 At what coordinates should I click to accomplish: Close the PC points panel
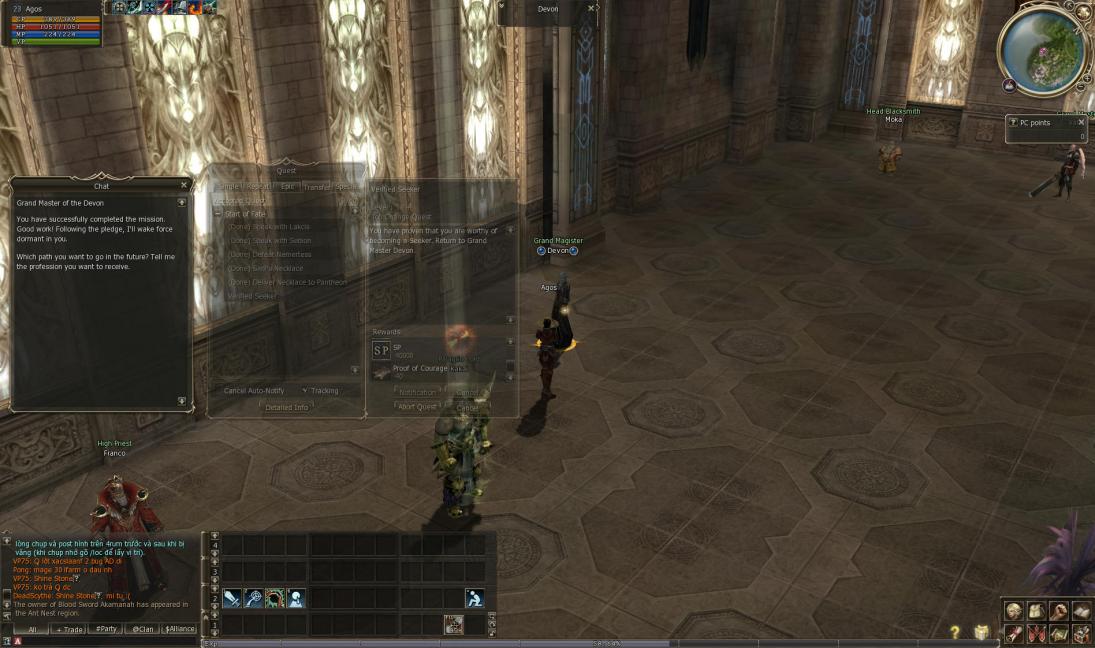tap(1081, 122)
